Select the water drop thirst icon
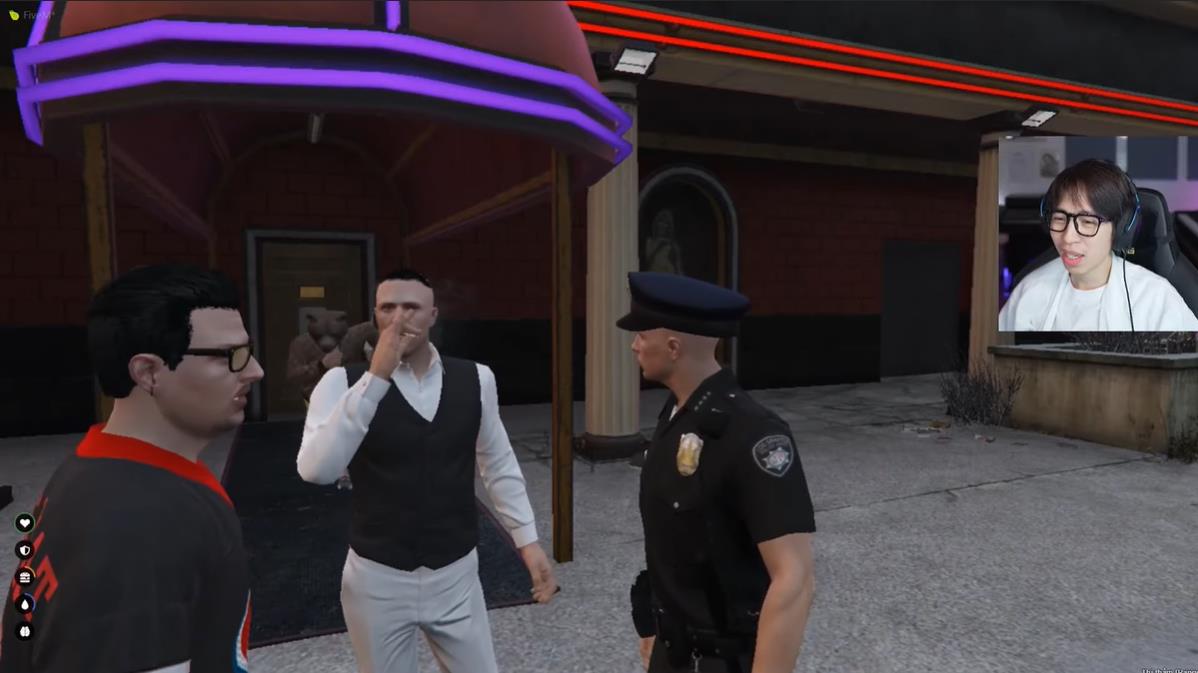This screenshot has height=673, width=1198. point(25,604)
